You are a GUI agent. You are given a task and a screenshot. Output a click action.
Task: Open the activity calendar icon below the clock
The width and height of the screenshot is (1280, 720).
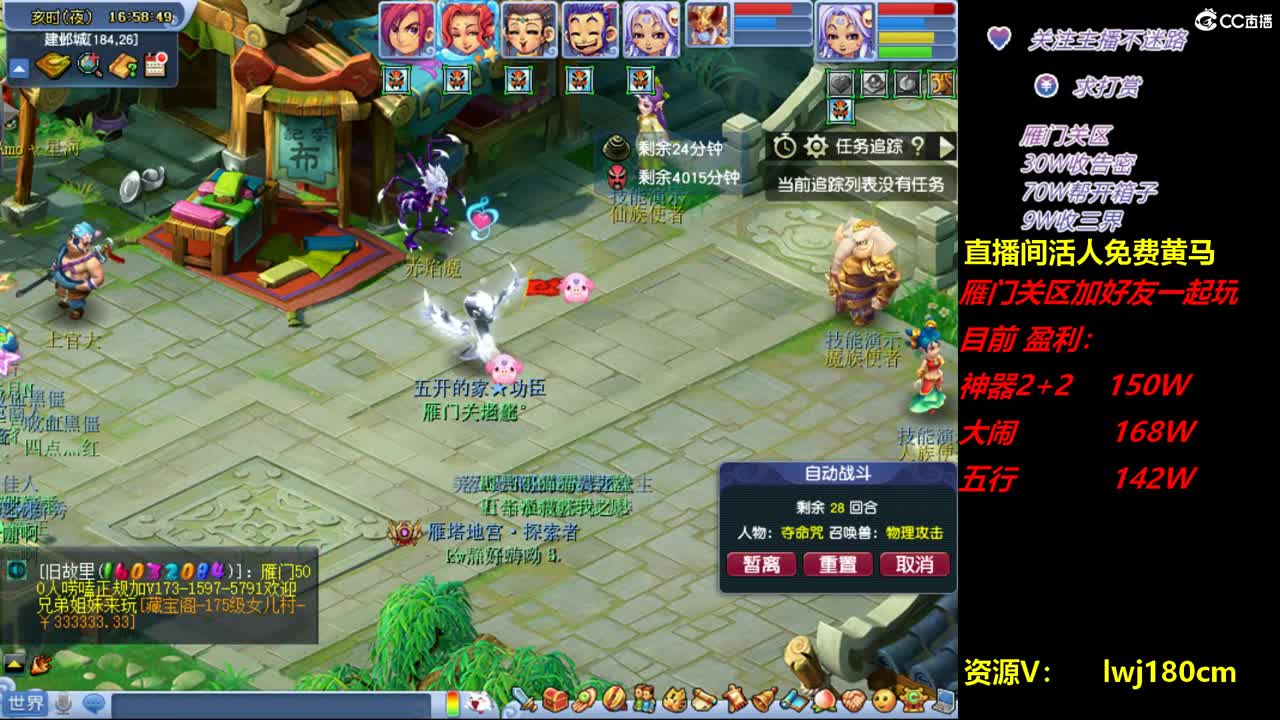point(156,66)
